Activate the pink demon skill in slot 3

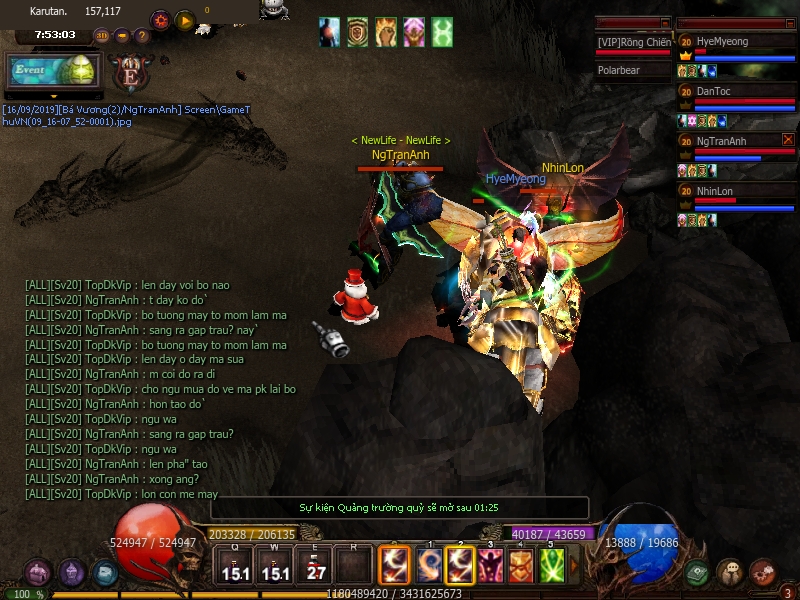(x=491, y=566)
